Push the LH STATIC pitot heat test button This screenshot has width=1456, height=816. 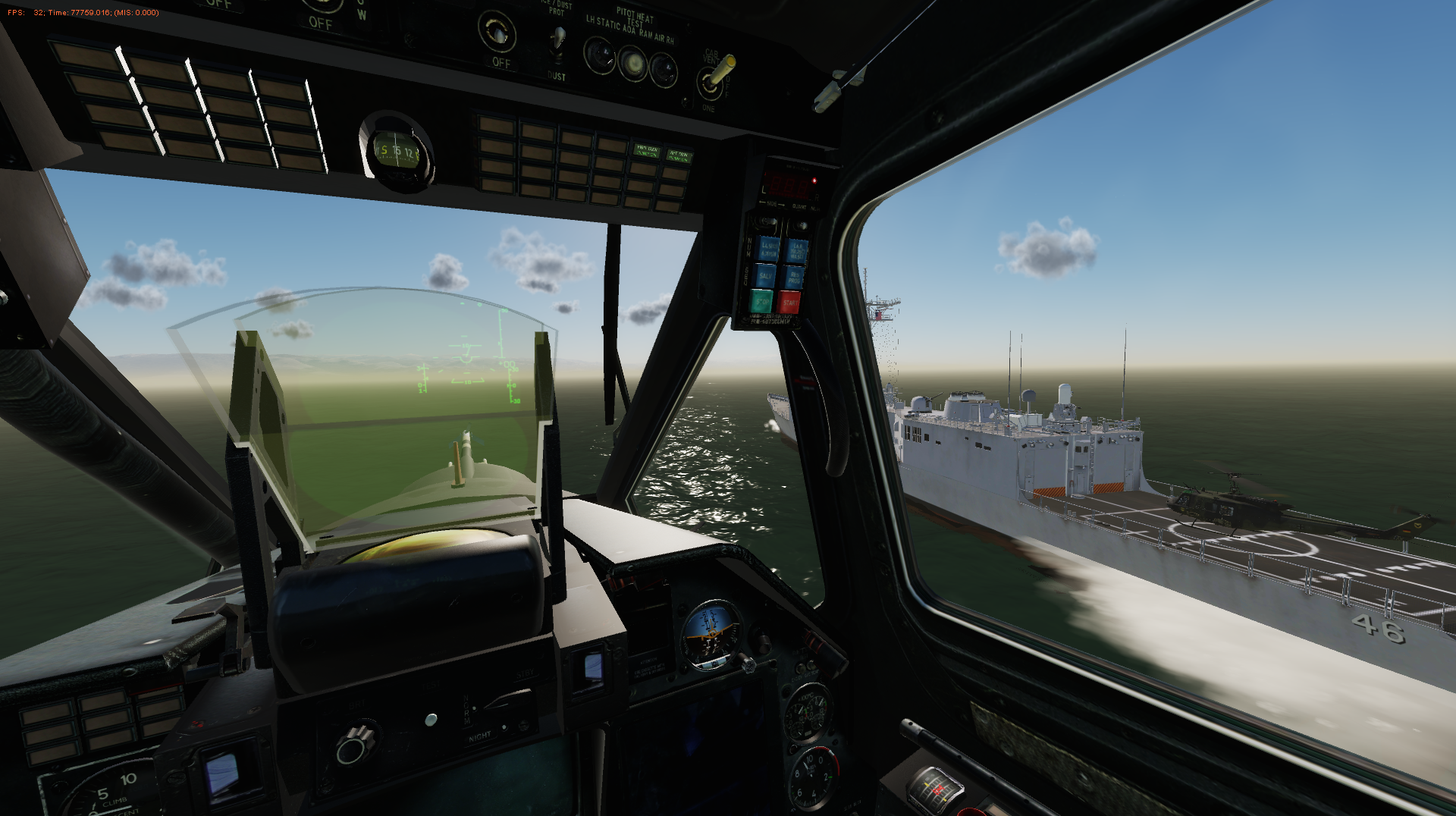click(x=599, y=55)
